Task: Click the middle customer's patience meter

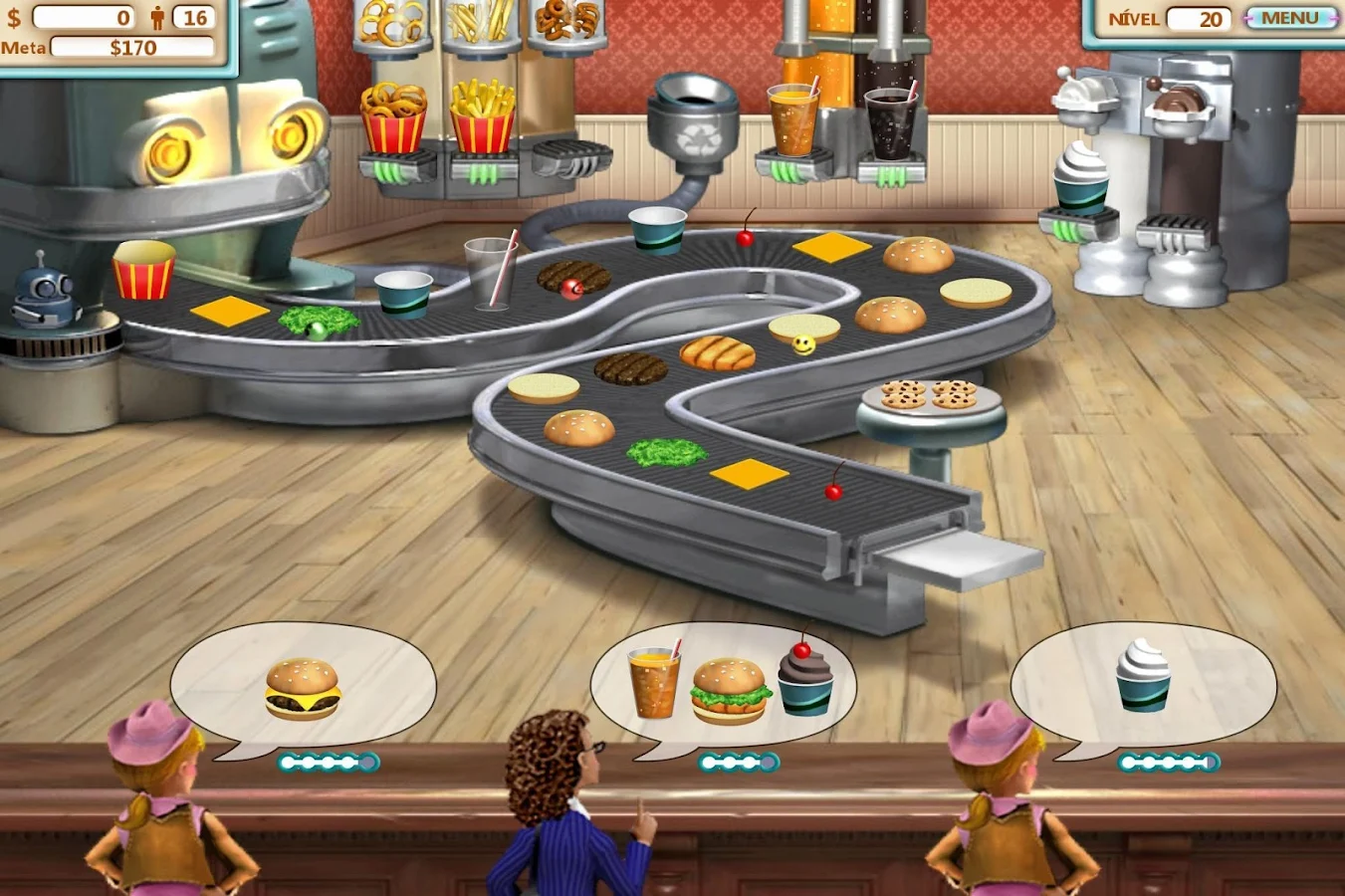Action: (739, 762)
